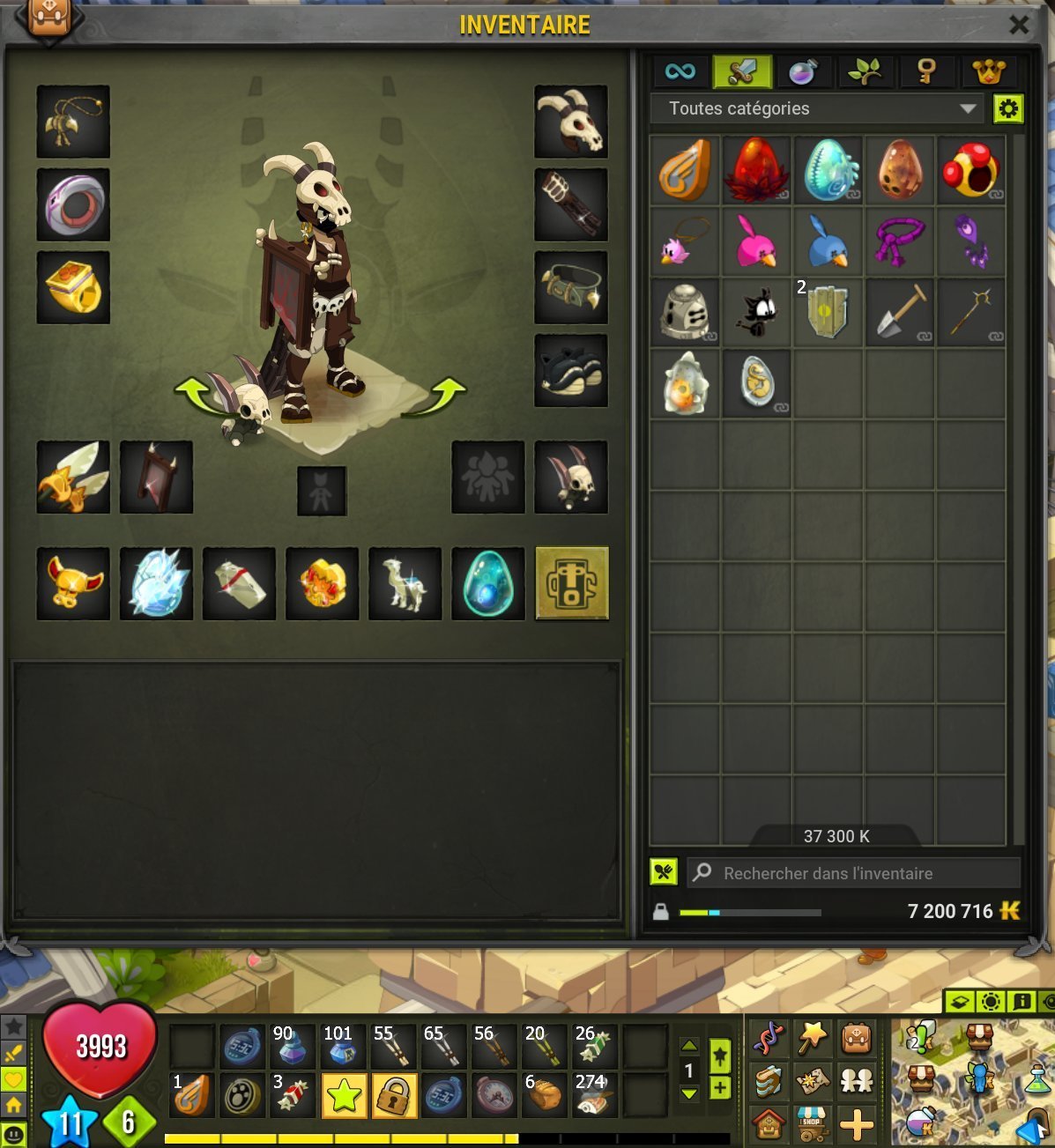Click the inventory search field
This screenshot has height=1148, width=1055.
pos(851,873)
